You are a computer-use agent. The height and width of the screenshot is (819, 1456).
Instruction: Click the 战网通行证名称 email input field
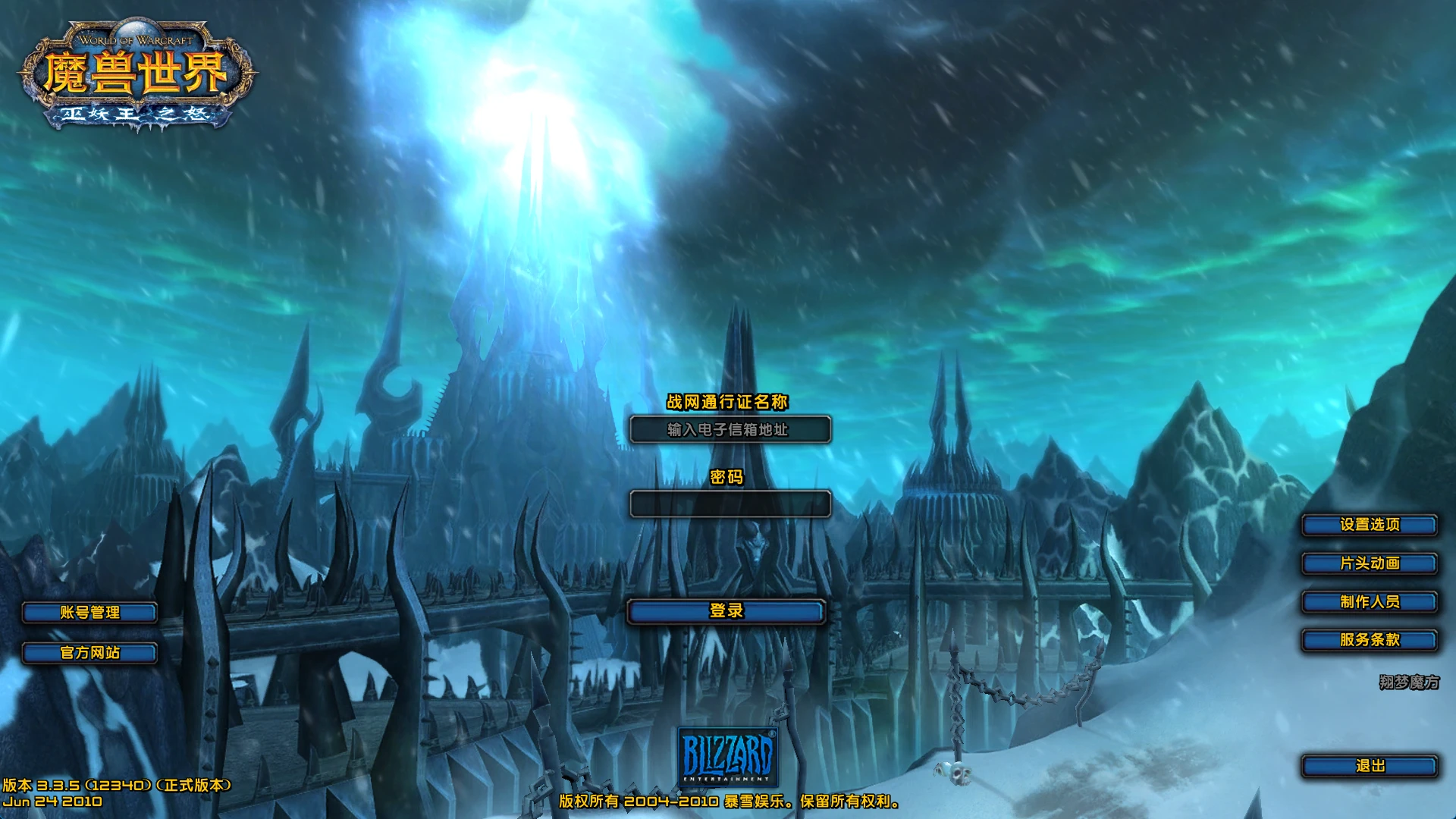point(730,430)
